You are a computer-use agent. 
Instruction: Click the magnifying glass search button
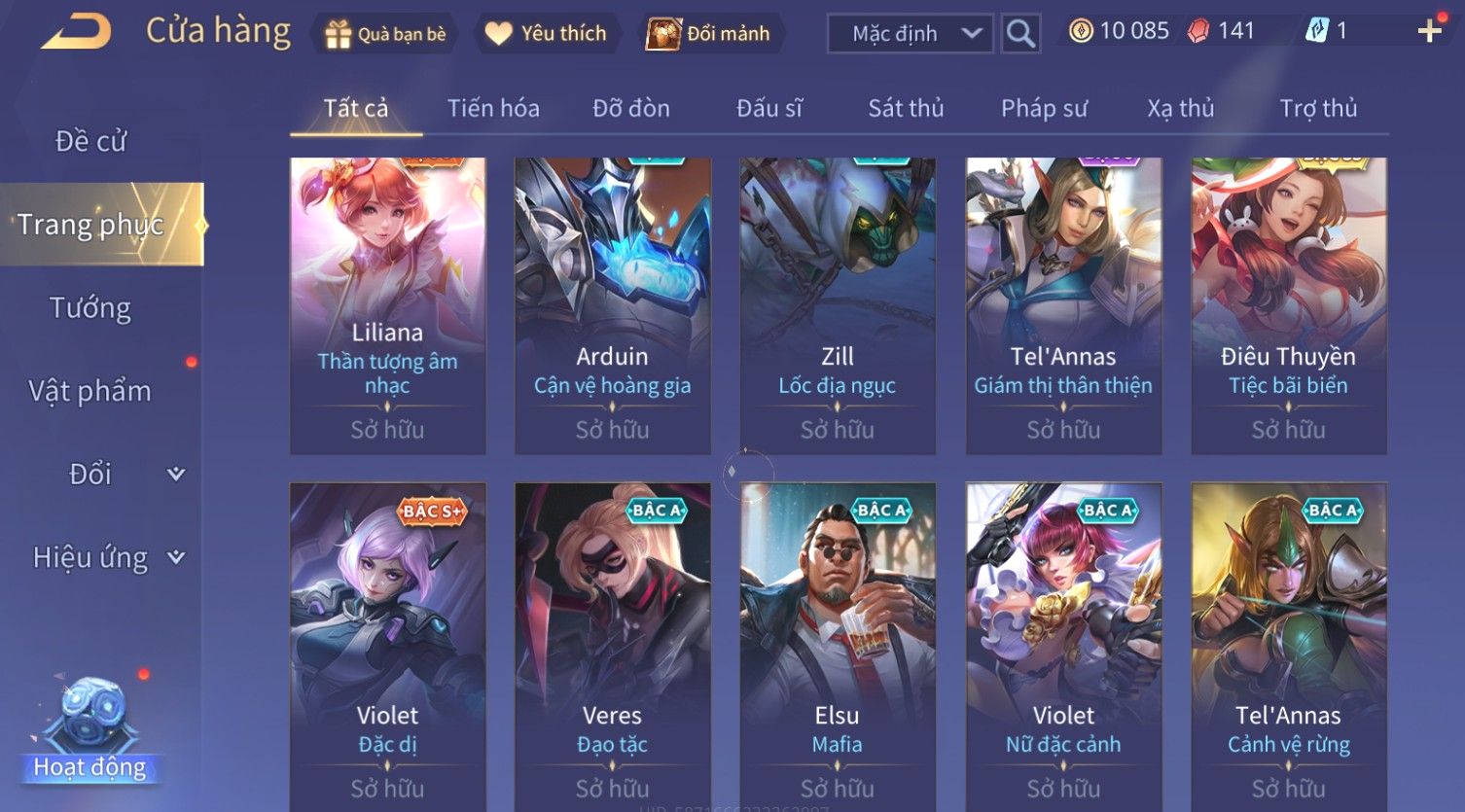tap(1020, 34)
